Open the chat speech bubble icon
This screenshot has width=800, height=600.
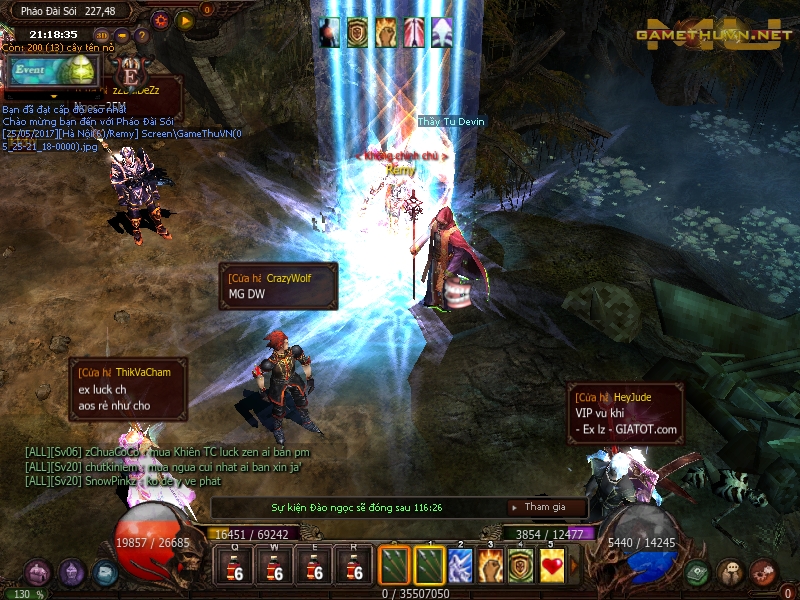click(731, 573)
